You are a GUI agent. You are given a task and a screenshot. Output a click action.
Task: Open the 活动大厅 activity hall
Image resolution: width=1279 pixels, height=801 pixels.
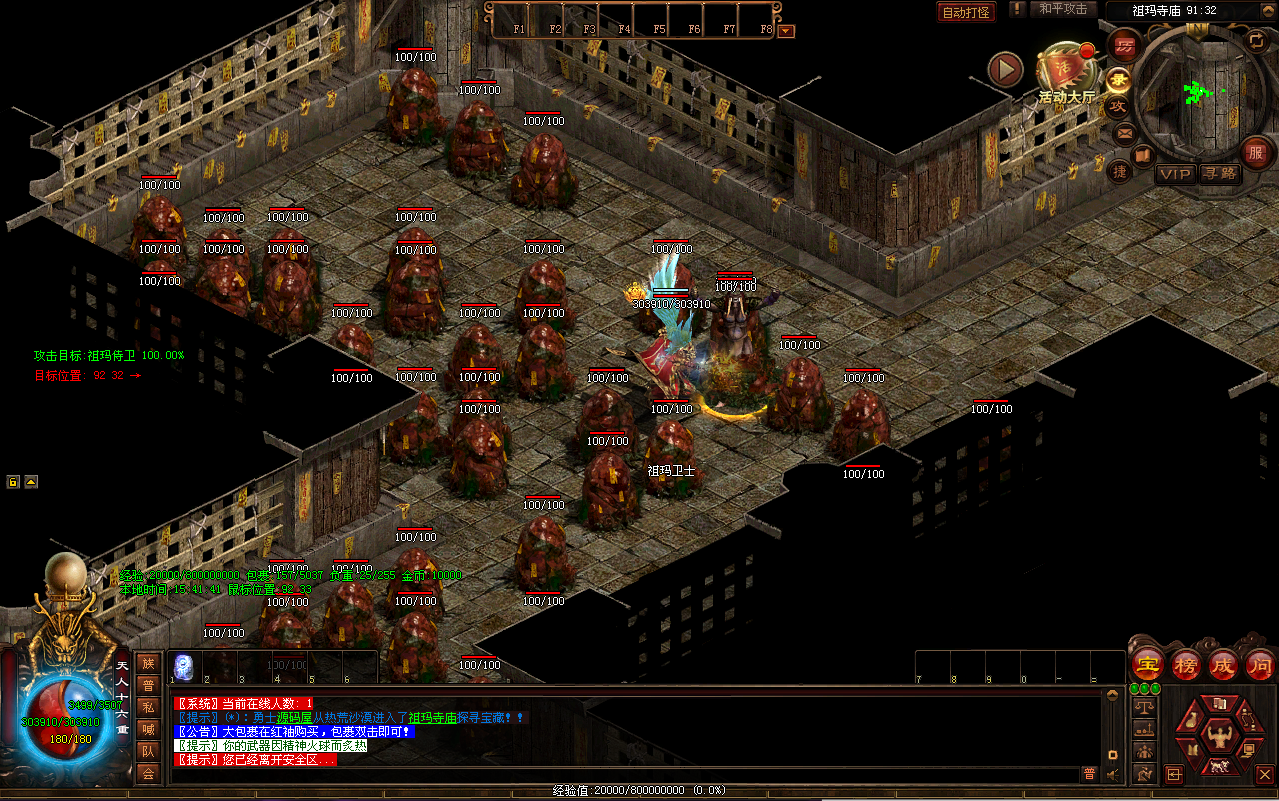pos(1066,73)
